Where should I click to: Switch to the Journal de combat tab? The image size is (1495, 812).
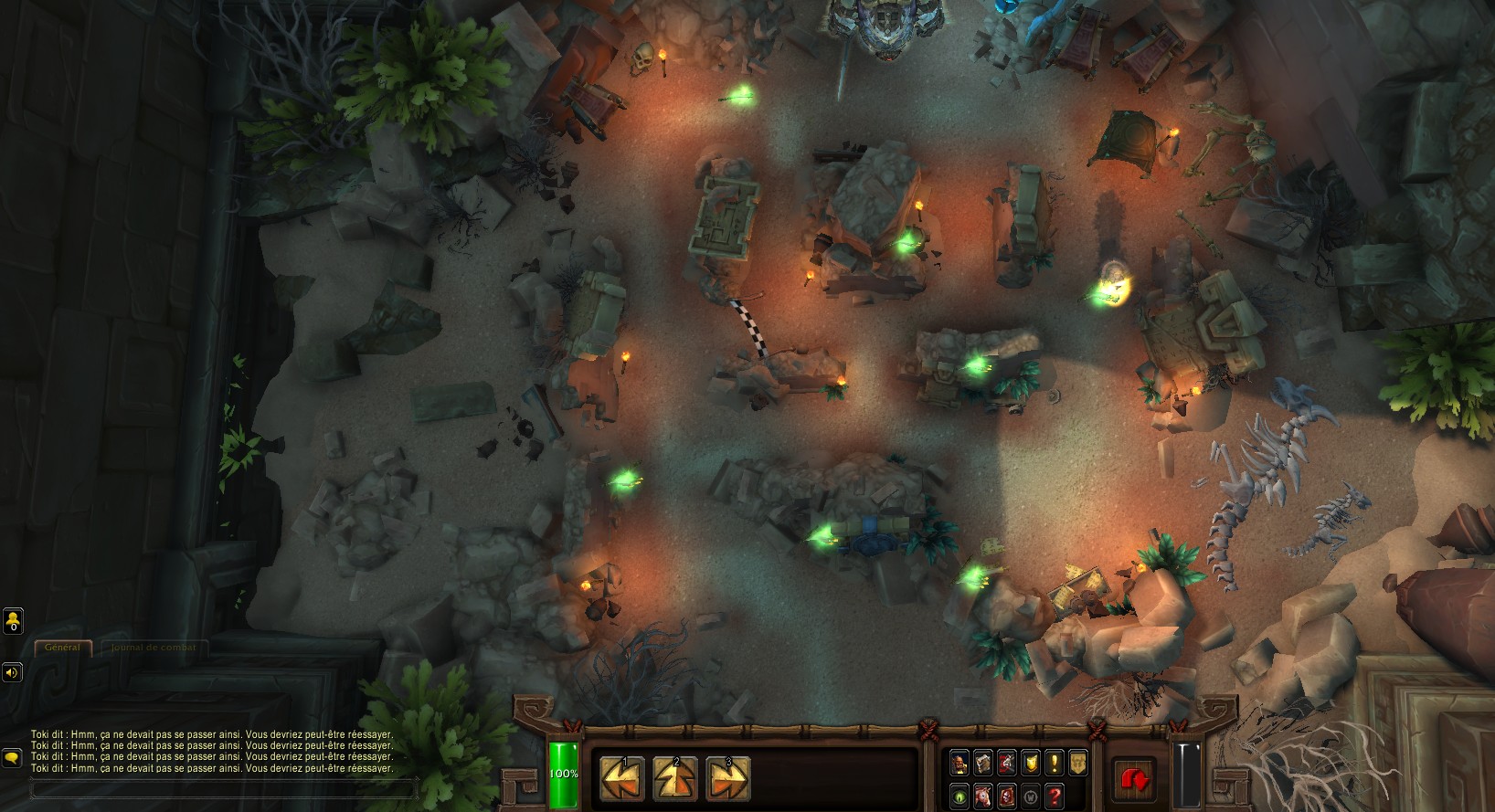(153, 648)
